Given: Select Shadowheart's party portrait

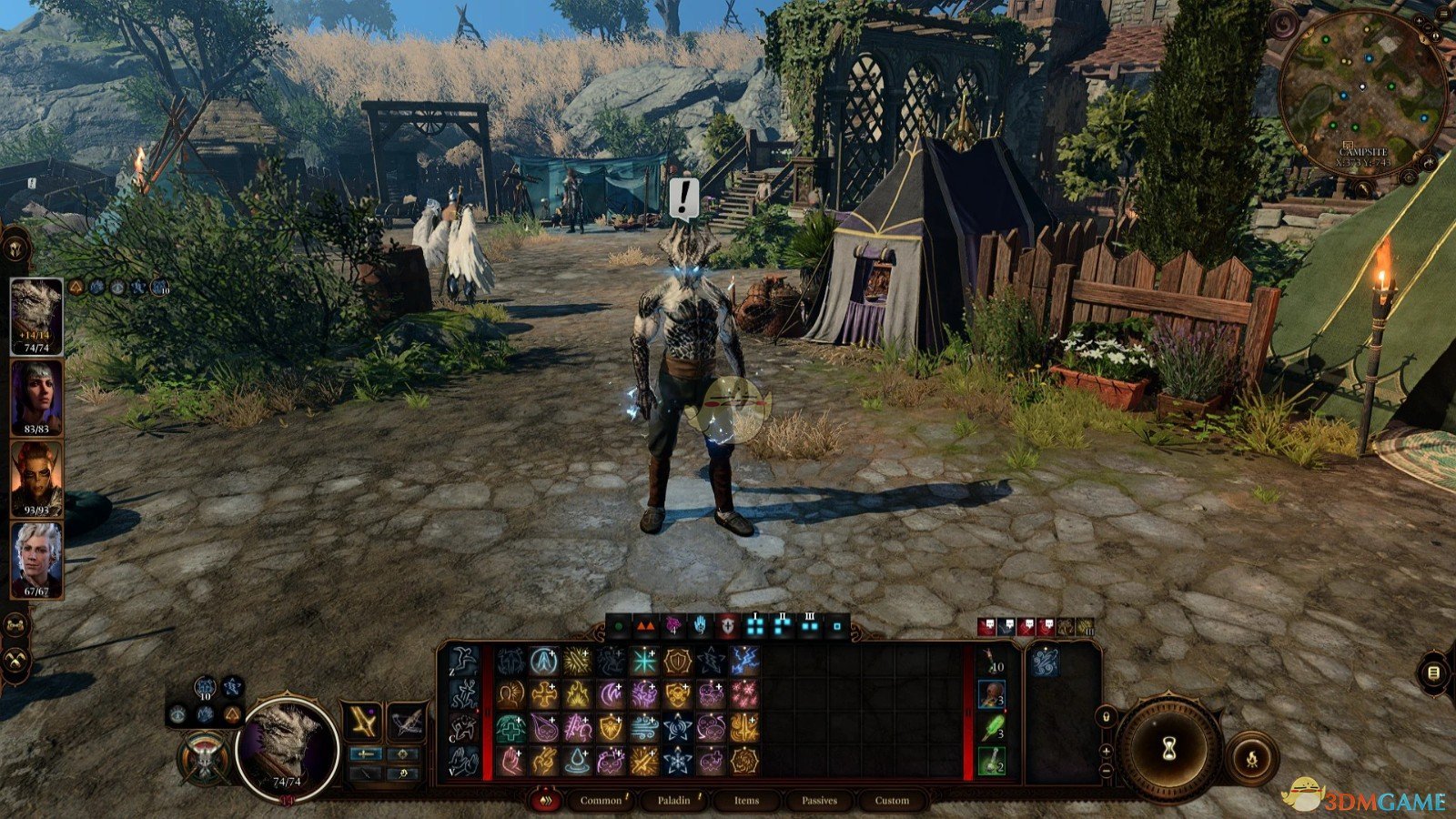Looking at the screenshot, I should pyautogui.click(x=36, y=397).
